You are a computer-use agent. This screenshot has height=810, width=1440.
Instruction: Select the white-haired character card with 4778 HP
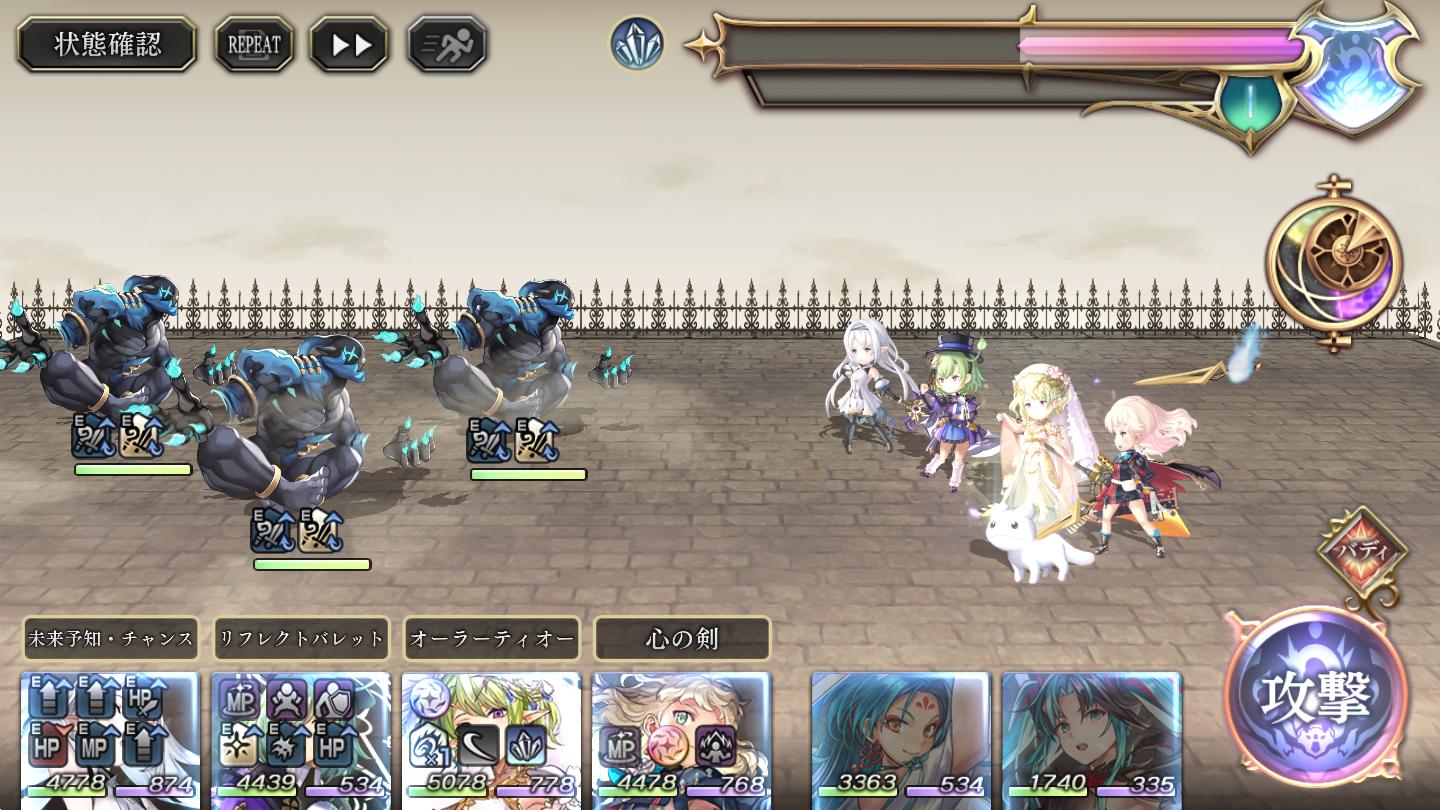tap(110, 740)
